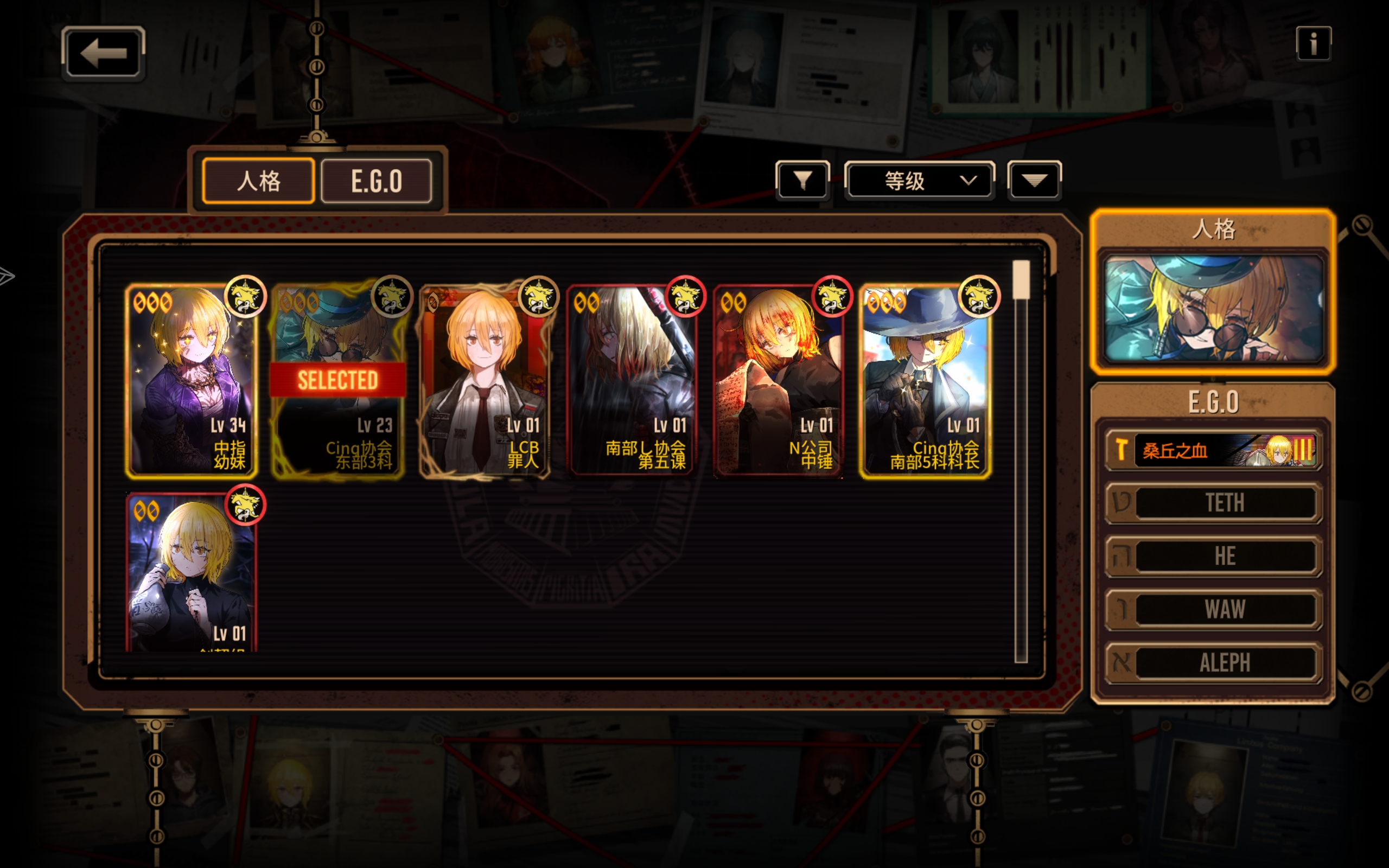
Task: Go back with the arrow button
Action: coord(103,53)
